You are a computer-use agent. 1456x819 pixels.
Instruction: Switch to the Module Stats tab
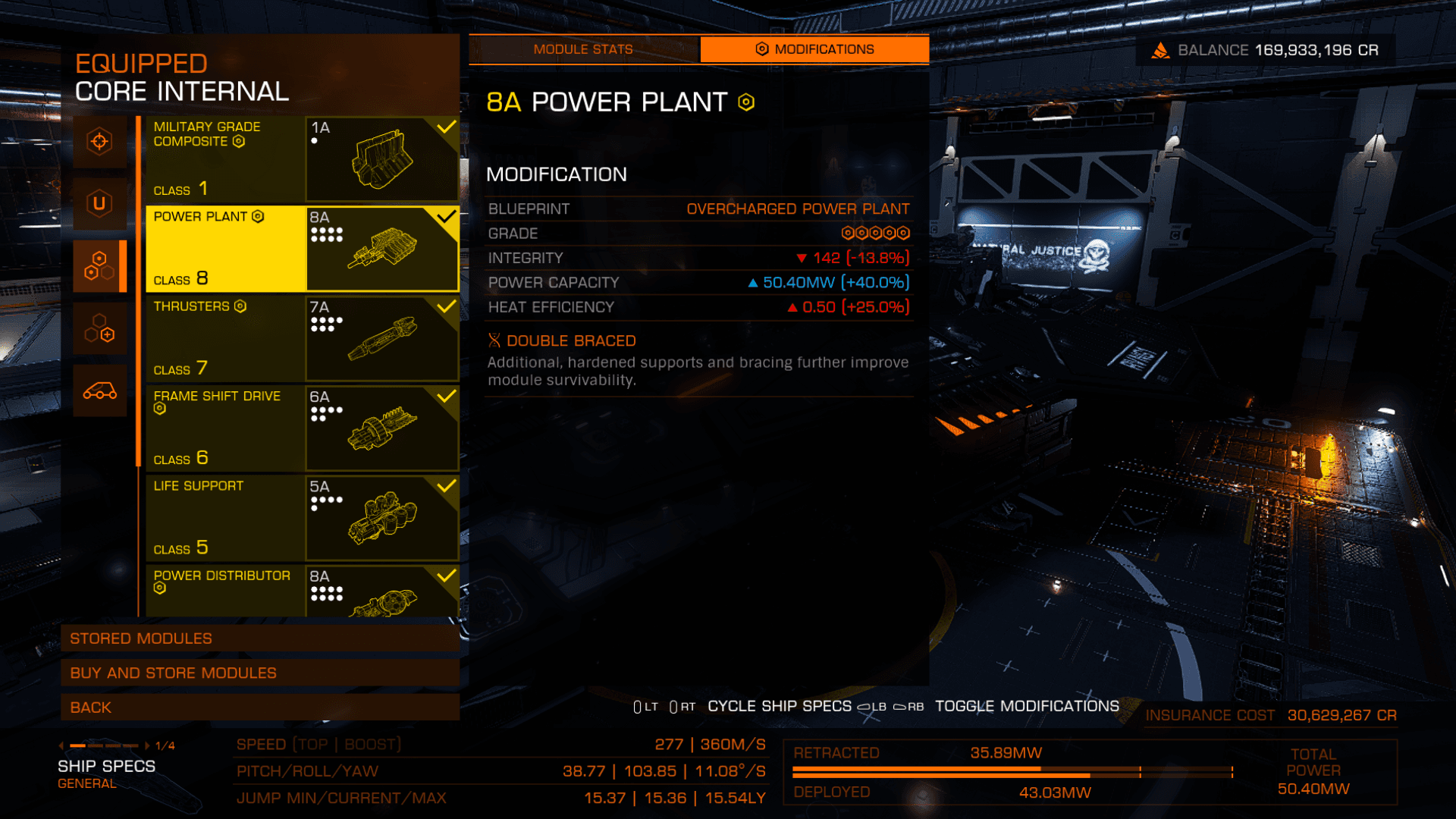[x=583, y=49]
